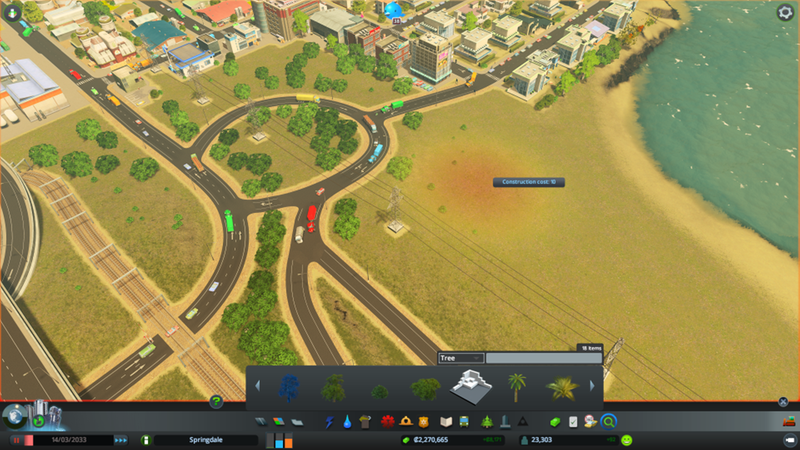800x450 pixels.
Task: Choose the palm tree asset
Action: 517,386
